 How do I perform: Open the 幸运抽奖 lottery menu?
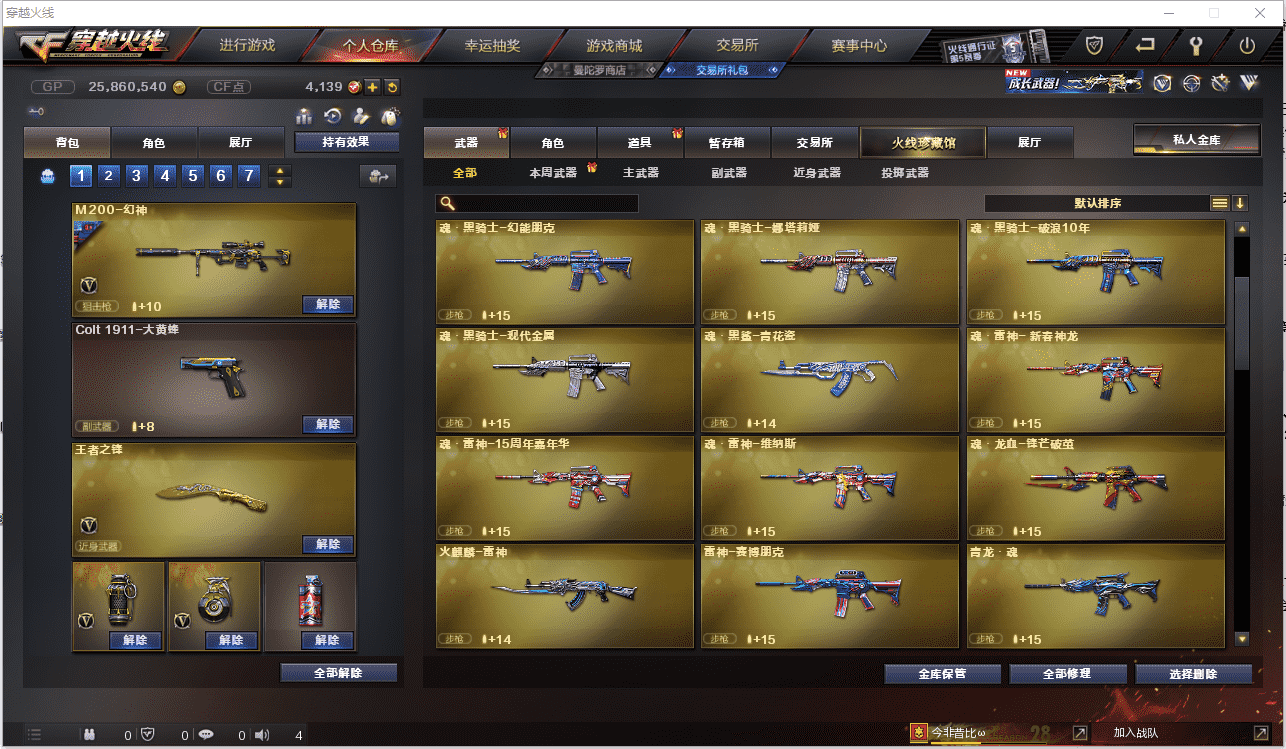tap(492, 46)
